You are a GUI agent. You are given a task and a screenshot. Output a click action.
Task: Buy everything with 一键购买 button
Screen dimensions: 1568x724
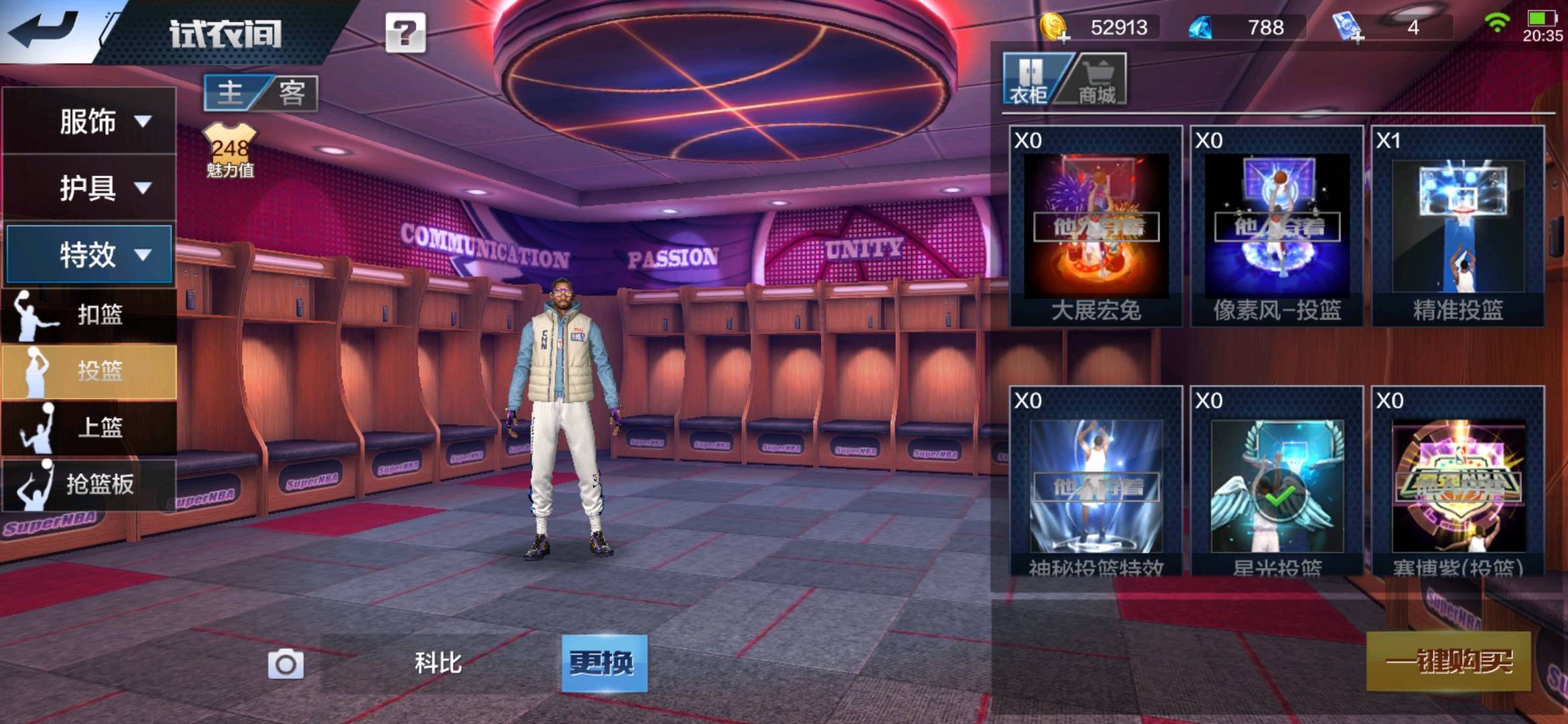[x=1448, y=662]
